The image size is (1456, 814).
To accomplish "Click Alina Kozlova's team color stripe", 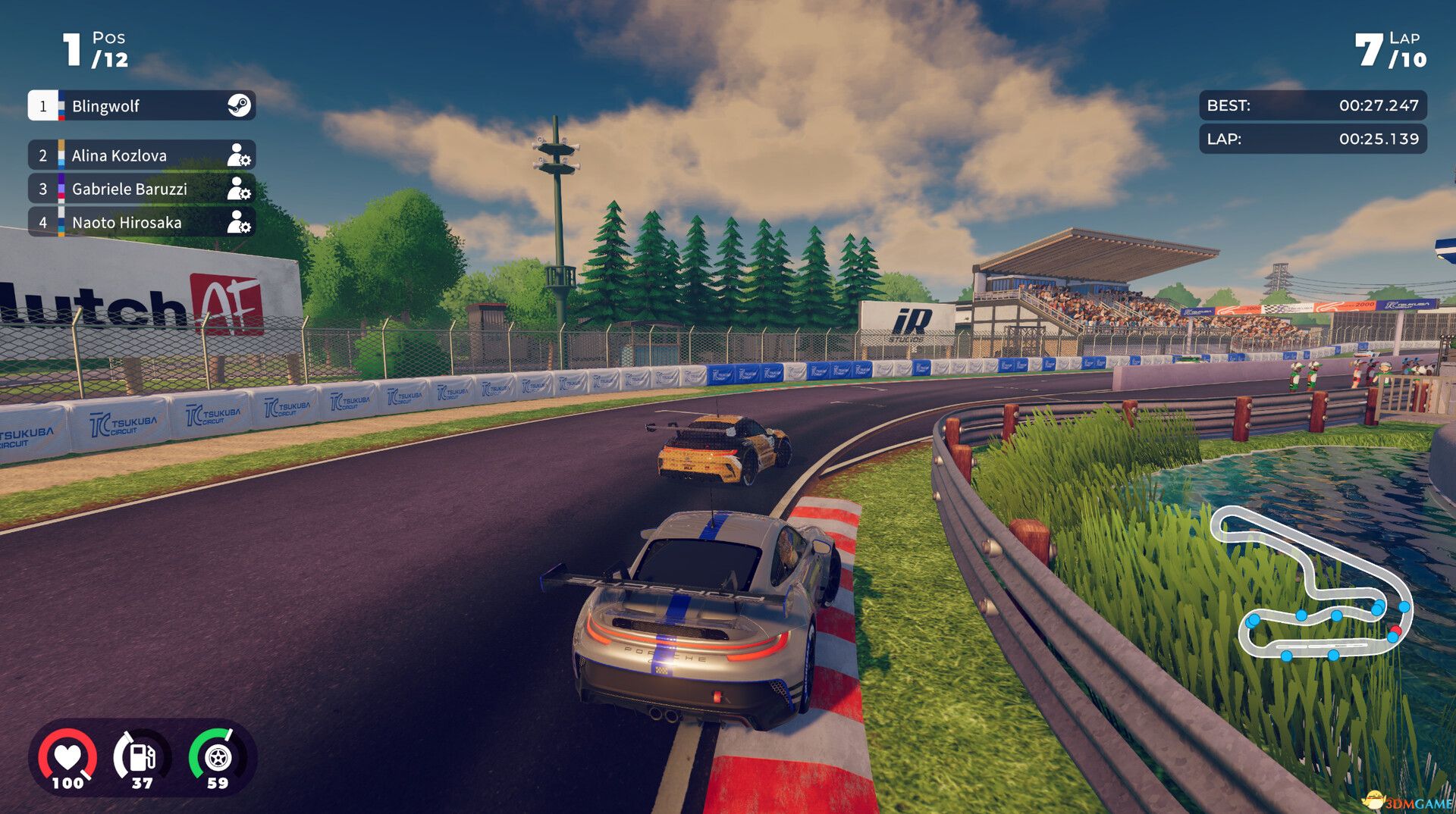I will tap(61, 155).
